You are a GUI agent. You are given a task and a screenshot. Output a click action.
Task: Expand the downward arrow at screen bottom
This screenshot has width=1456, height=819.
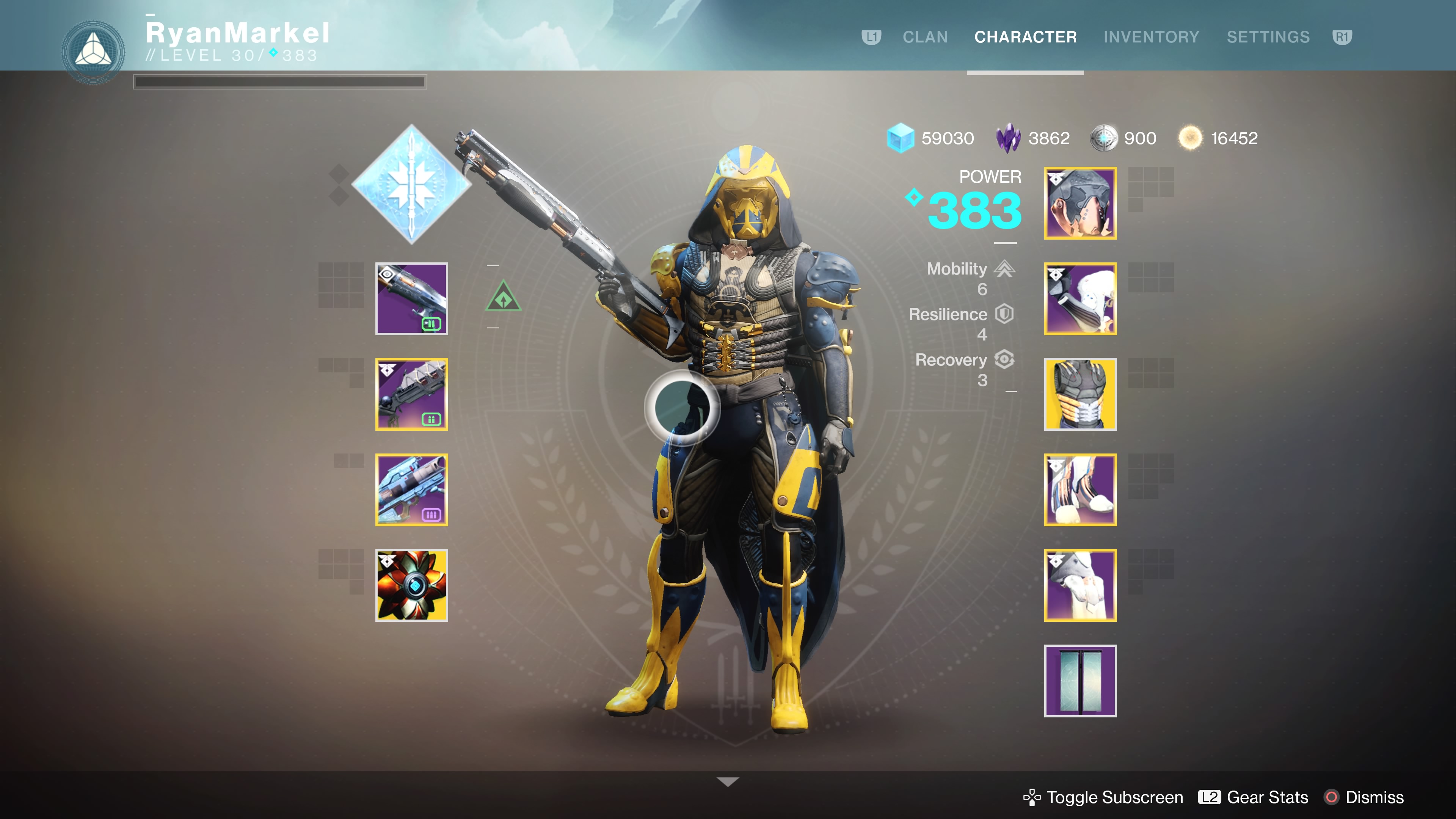click(728, 781)
